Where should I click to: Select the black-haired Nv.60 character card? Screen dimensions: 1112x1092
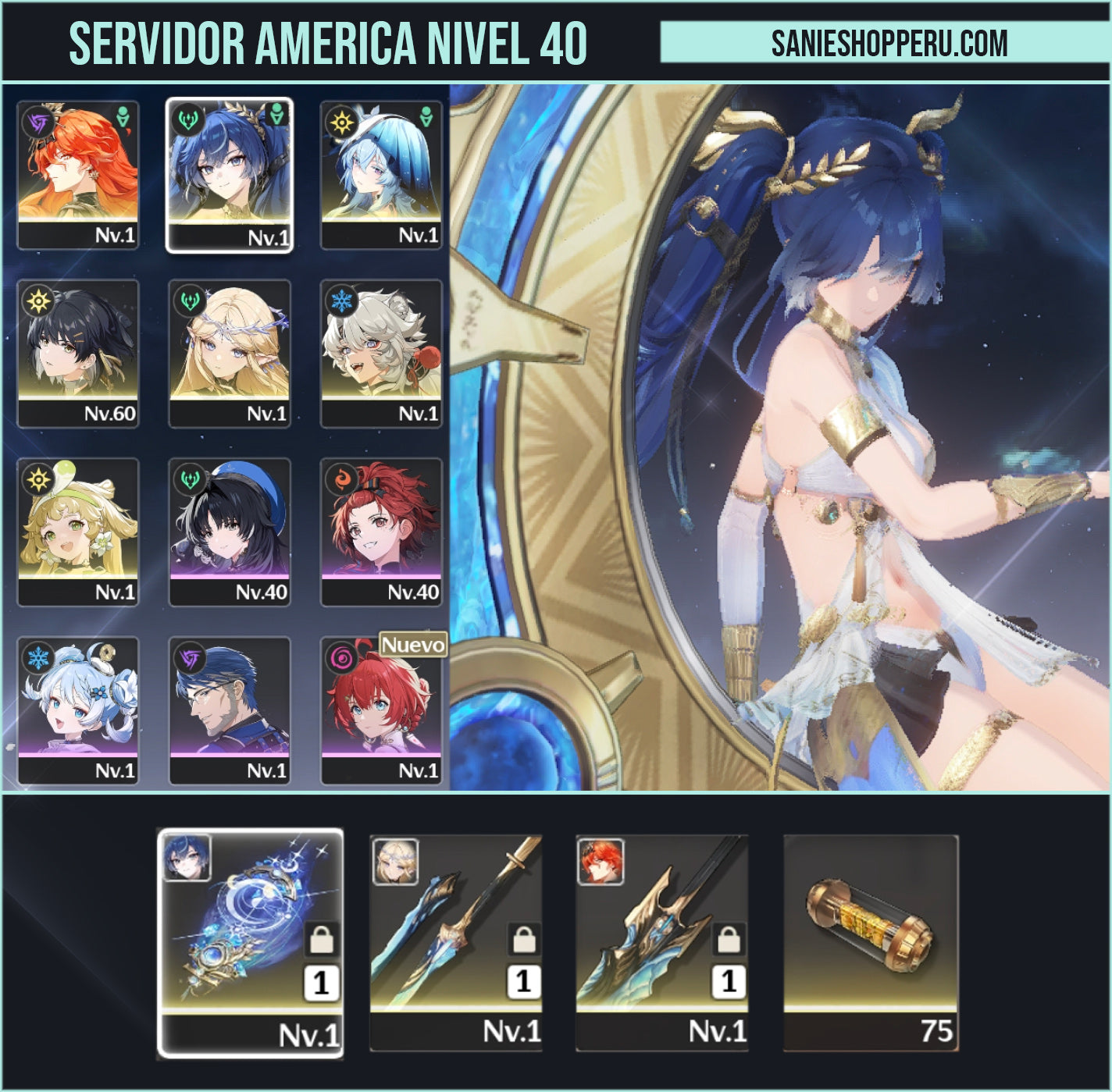click(x=78, y=354)
